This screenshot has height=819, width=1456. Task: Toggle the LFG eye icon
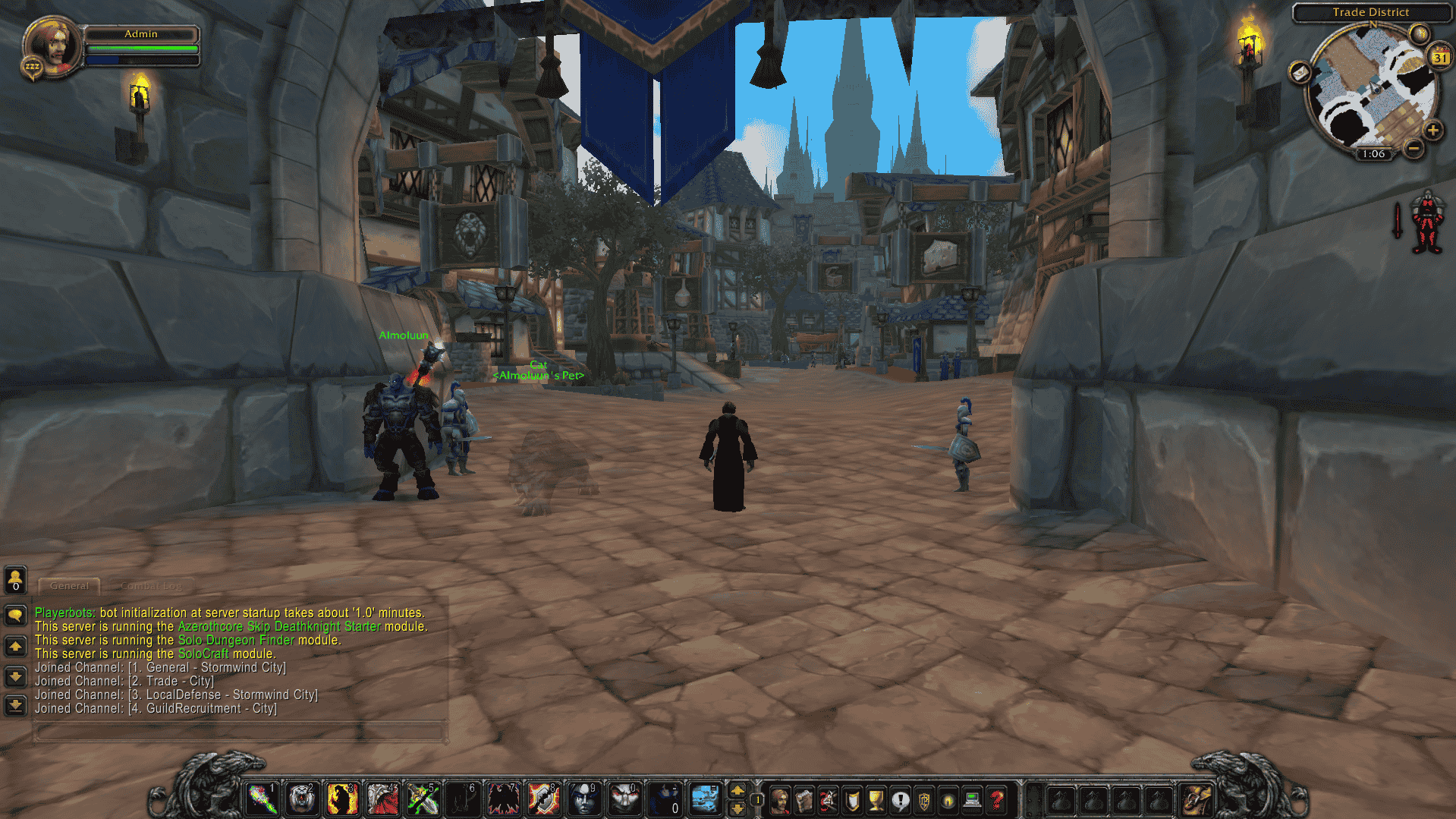point(948,800)
